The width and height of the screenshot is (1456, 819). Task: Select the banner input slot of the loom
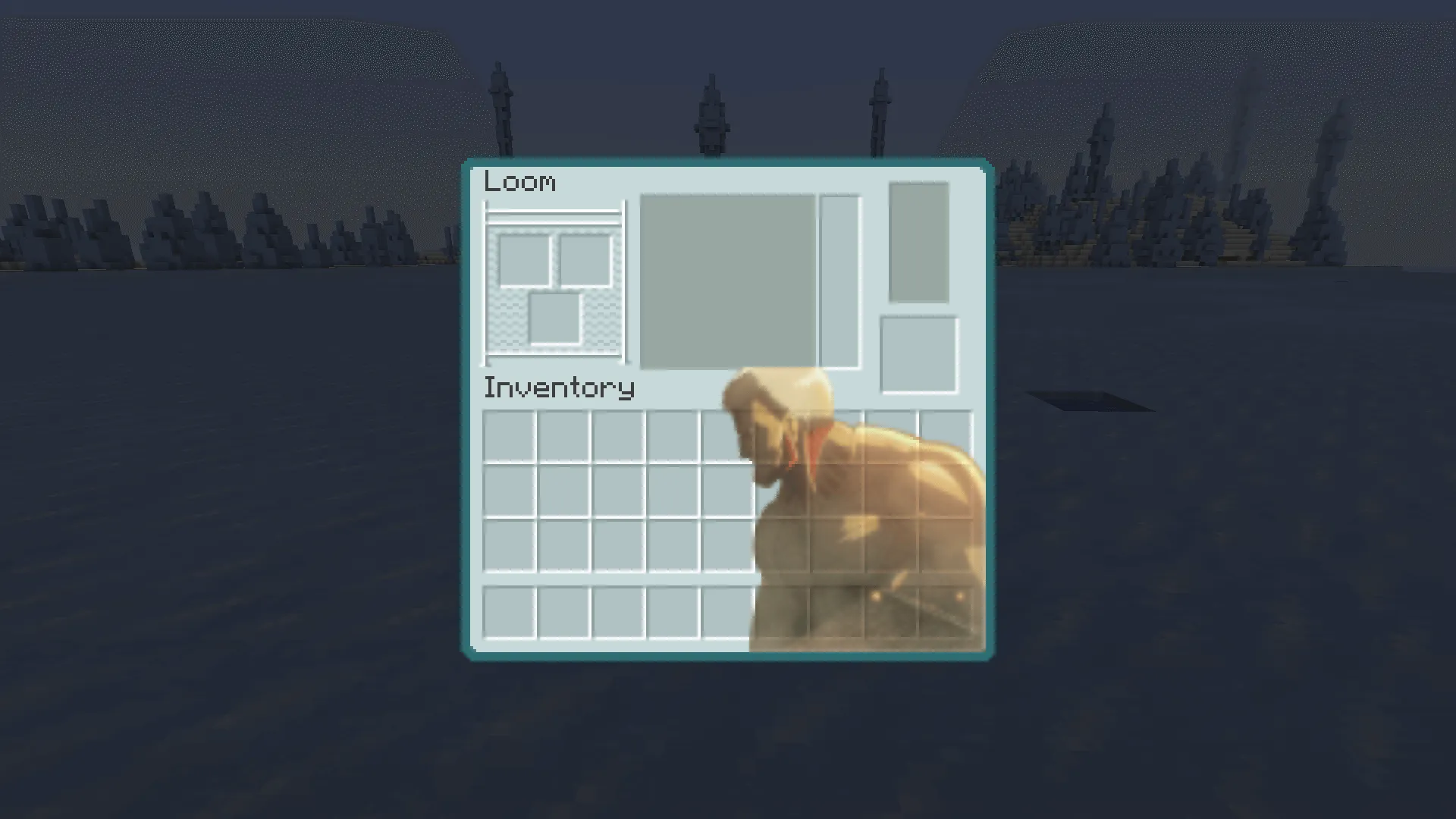[x=523, y=262]
